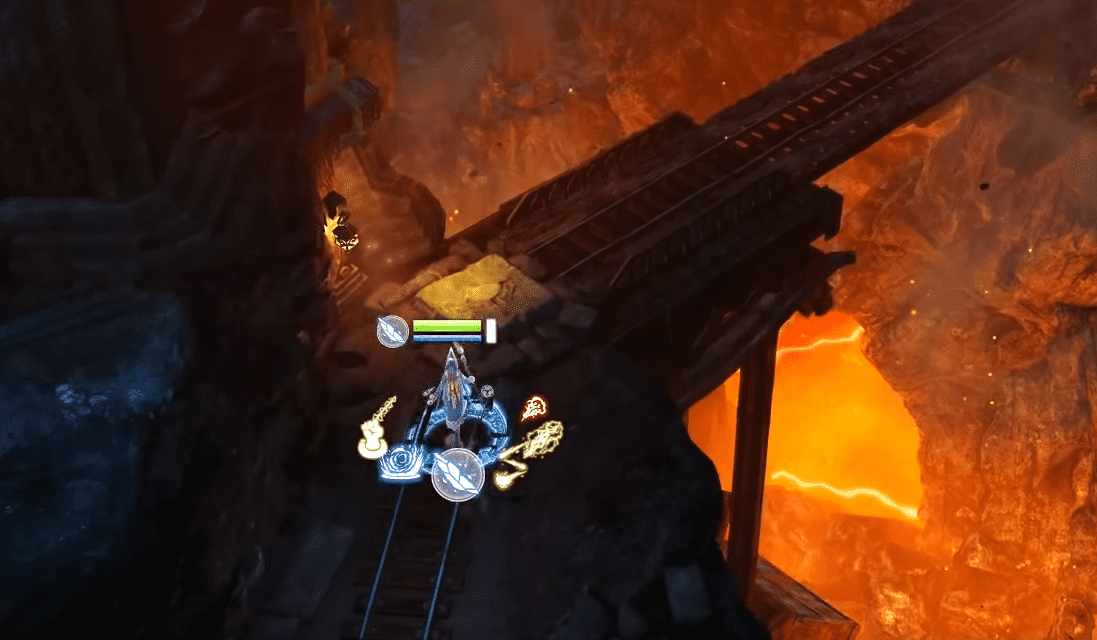Image resolution: width=1097 pixels, height=640 pixels.
Task: Activate the small orange flame ability
Action: click(x=534, y=408)
